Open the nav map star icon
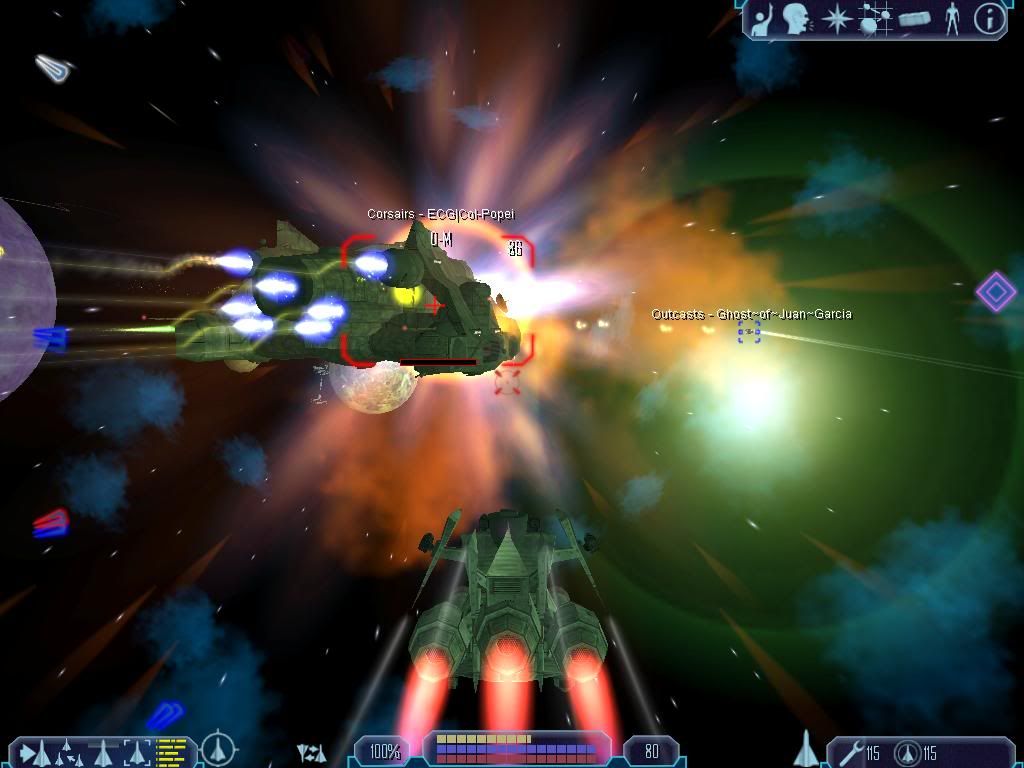Viewport: 1024px width, 768px height. pyautogui.click(x=835, y=19)
